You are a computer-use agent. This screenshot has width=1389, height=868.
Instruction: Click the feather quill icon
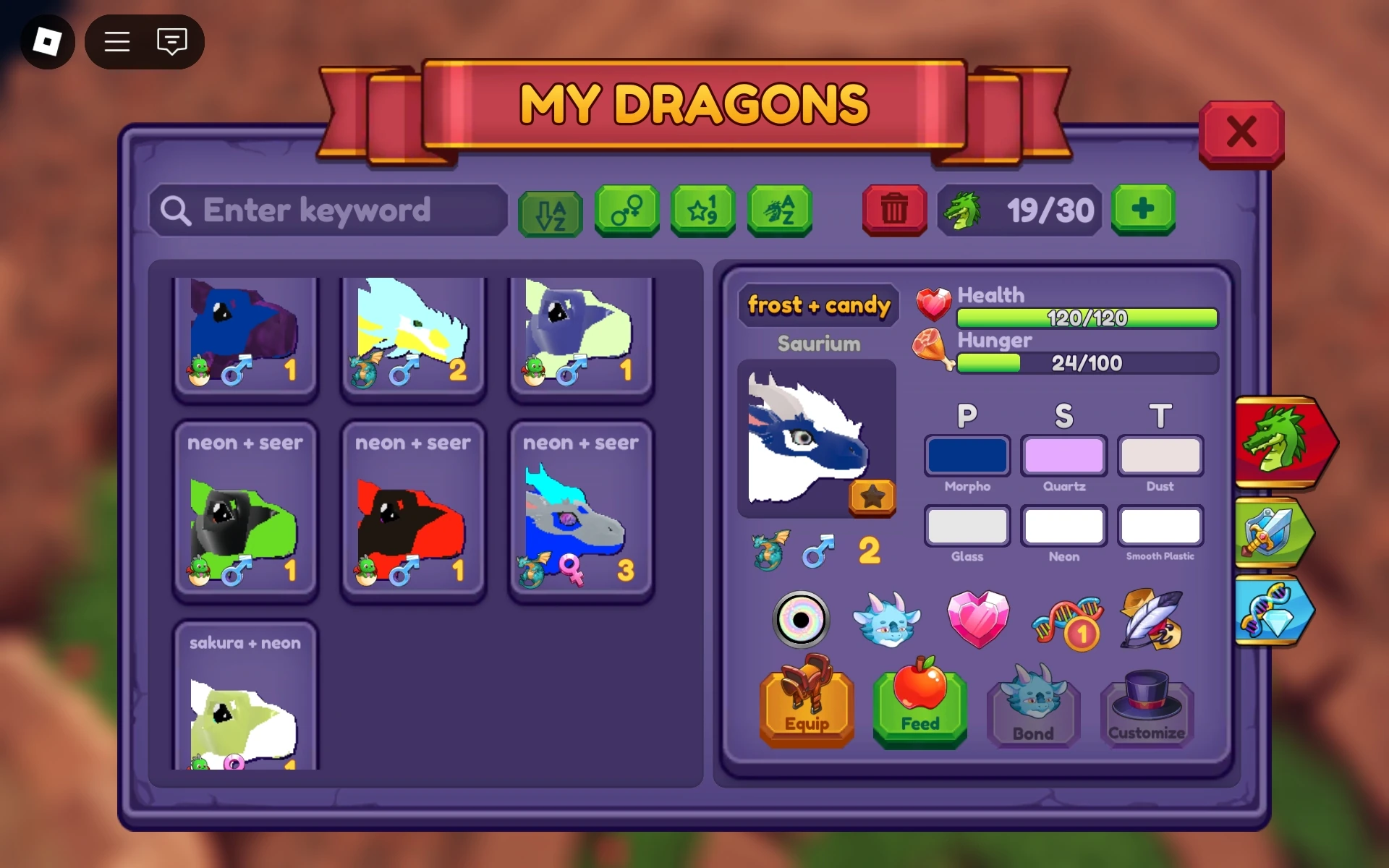tap(1152, 620)
